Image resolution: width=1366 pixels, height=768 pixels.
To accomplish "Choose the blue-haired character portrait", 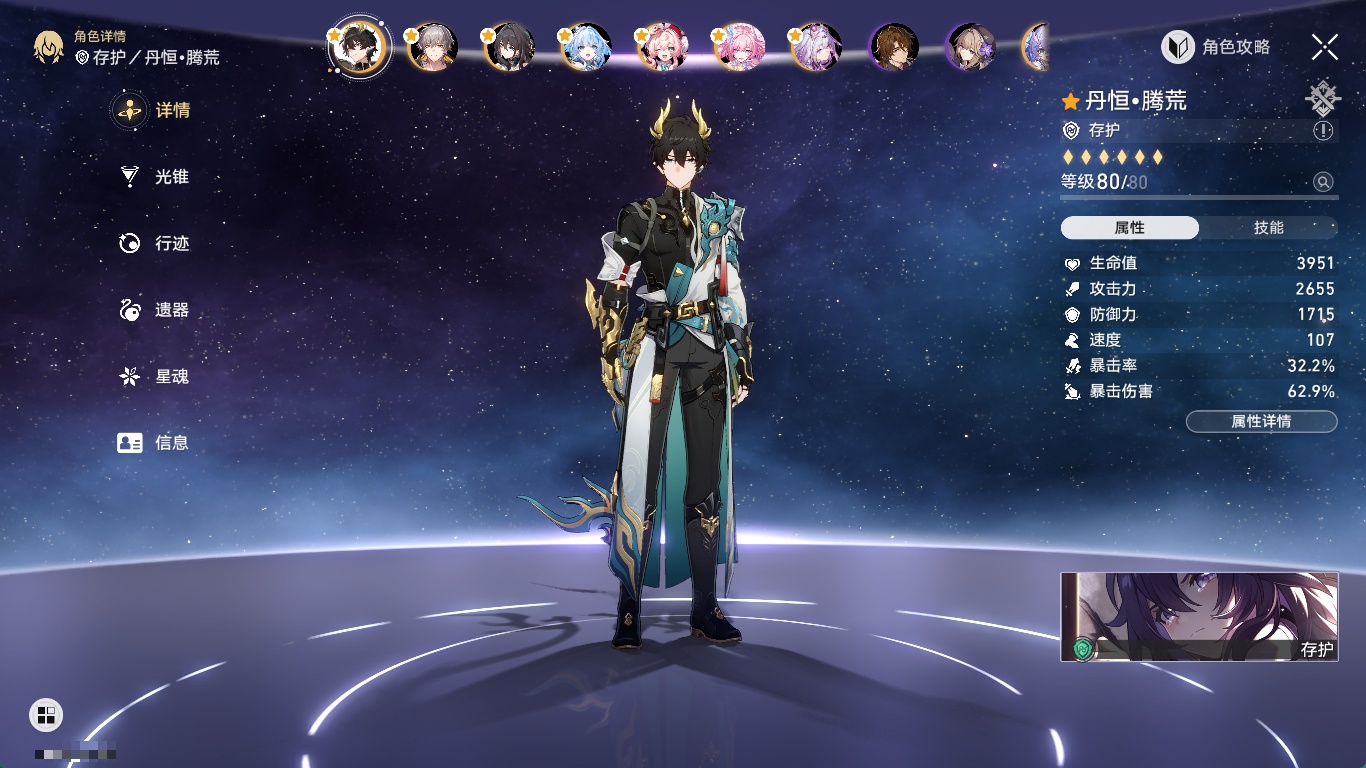I will 586,47.
